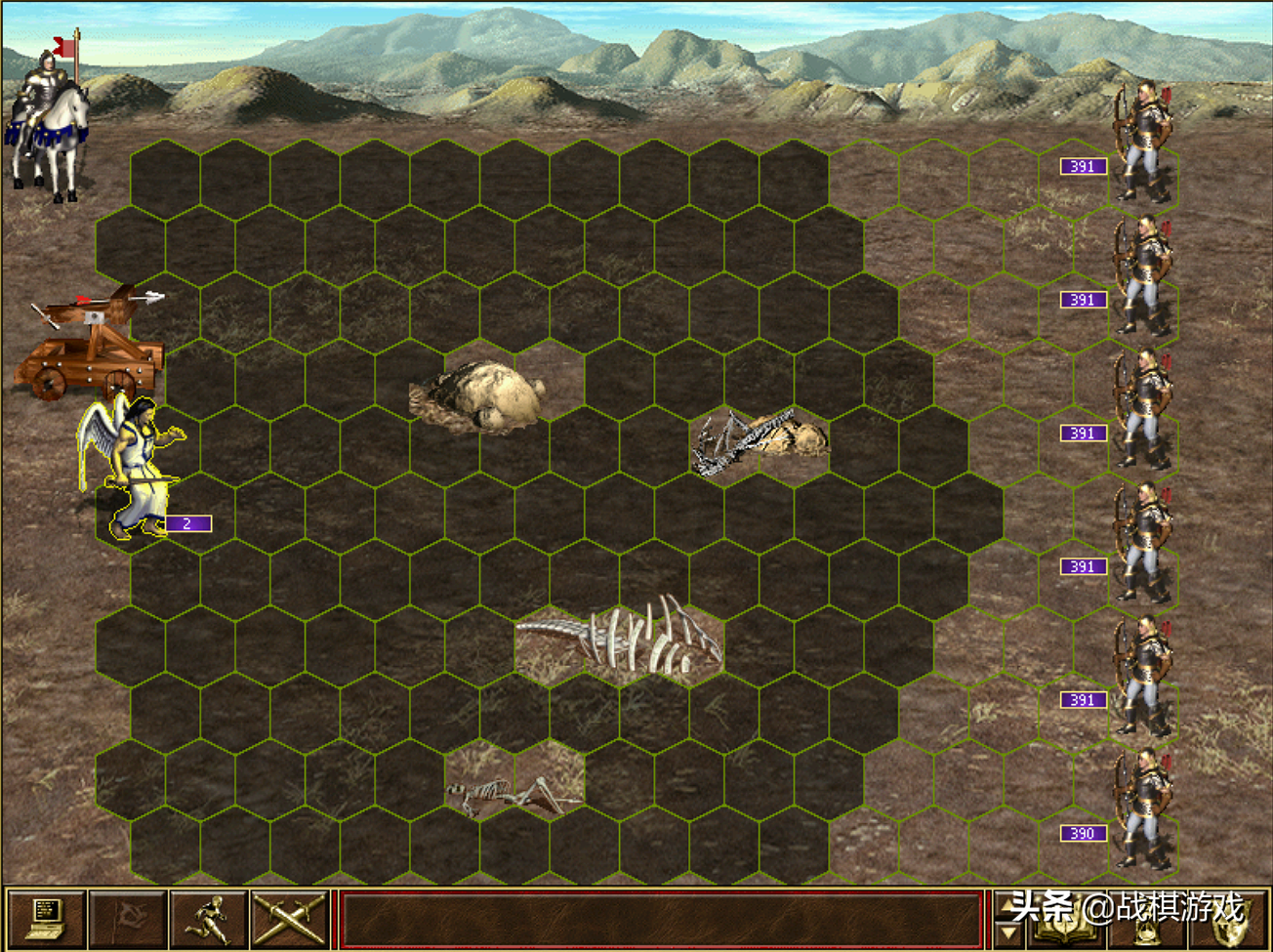Select the active angel stack of 2
The image size is (1273, 952).
tap(135, 469)
